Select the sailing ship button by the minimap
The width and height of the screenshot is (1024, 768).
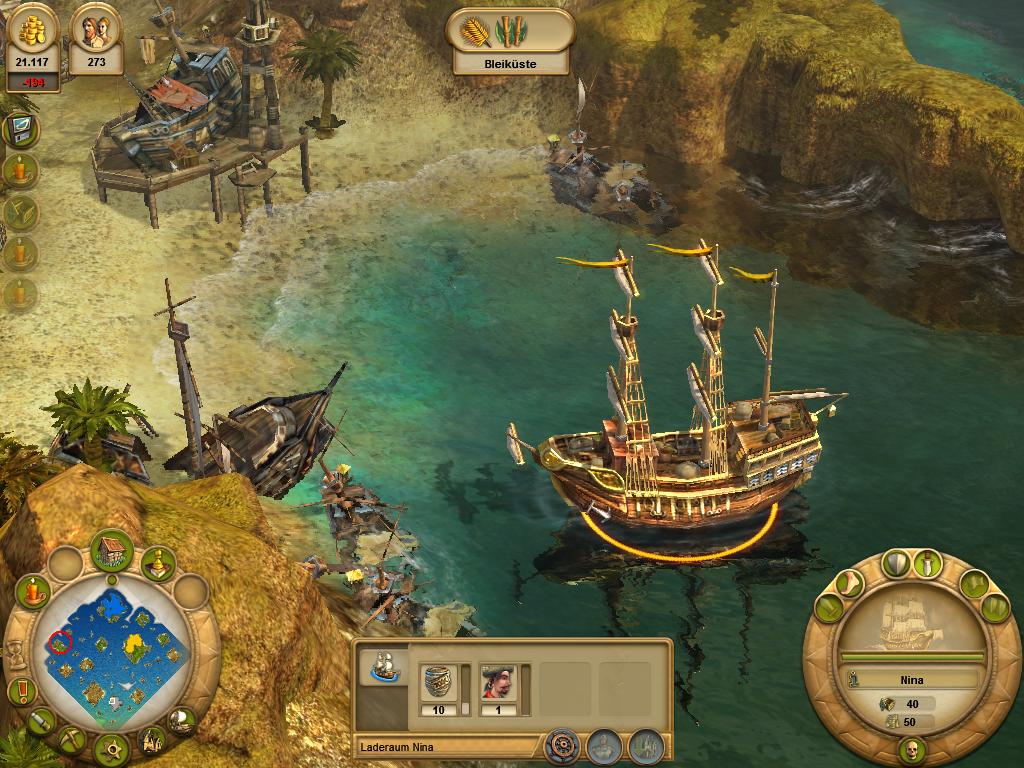(x=182, y=719)
